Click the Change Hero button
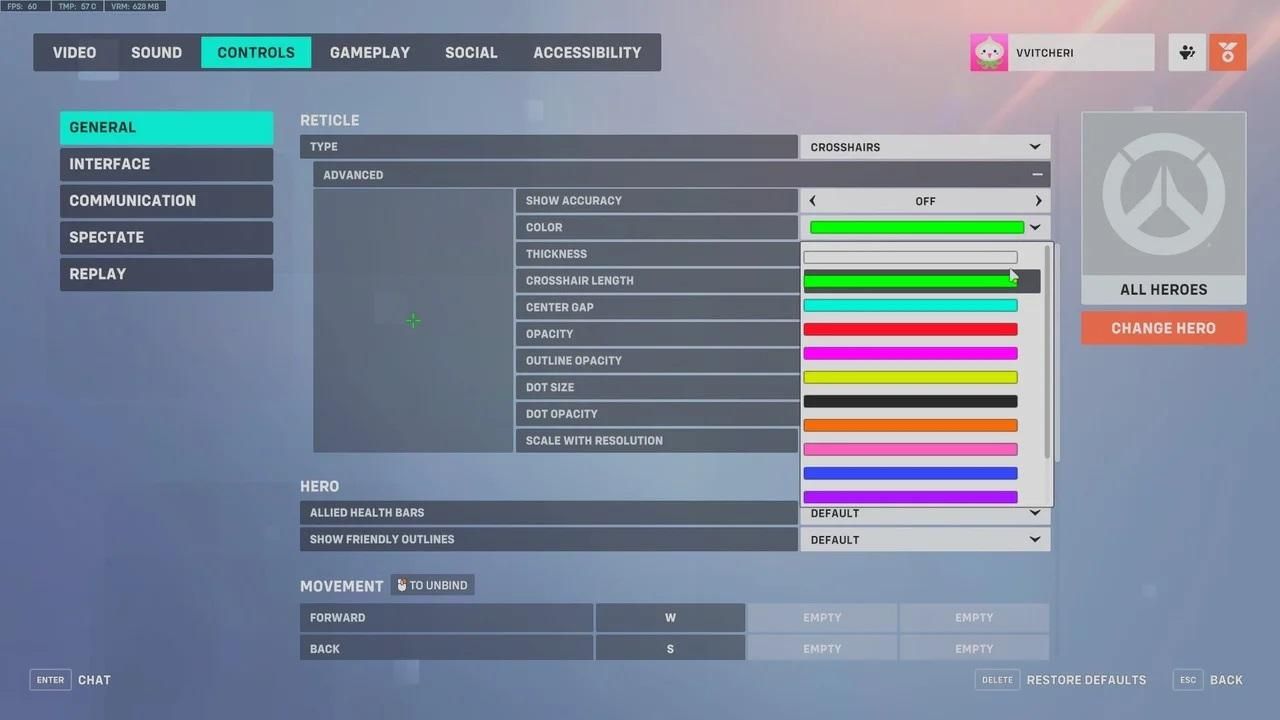This screenshot has height=720, width=1280. pyautogui.click(x=1163, y=328)
